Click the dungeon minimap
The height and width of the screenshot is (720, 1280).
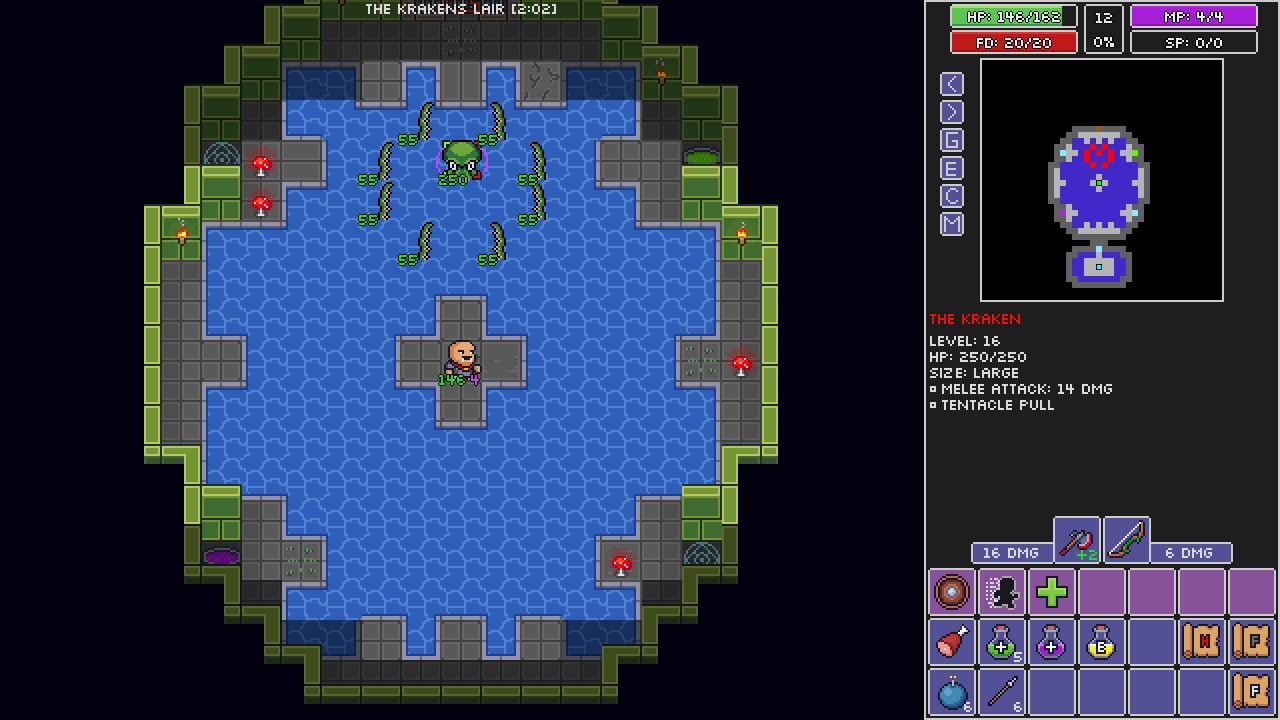pyautogui.click(x=1101, y=180)
